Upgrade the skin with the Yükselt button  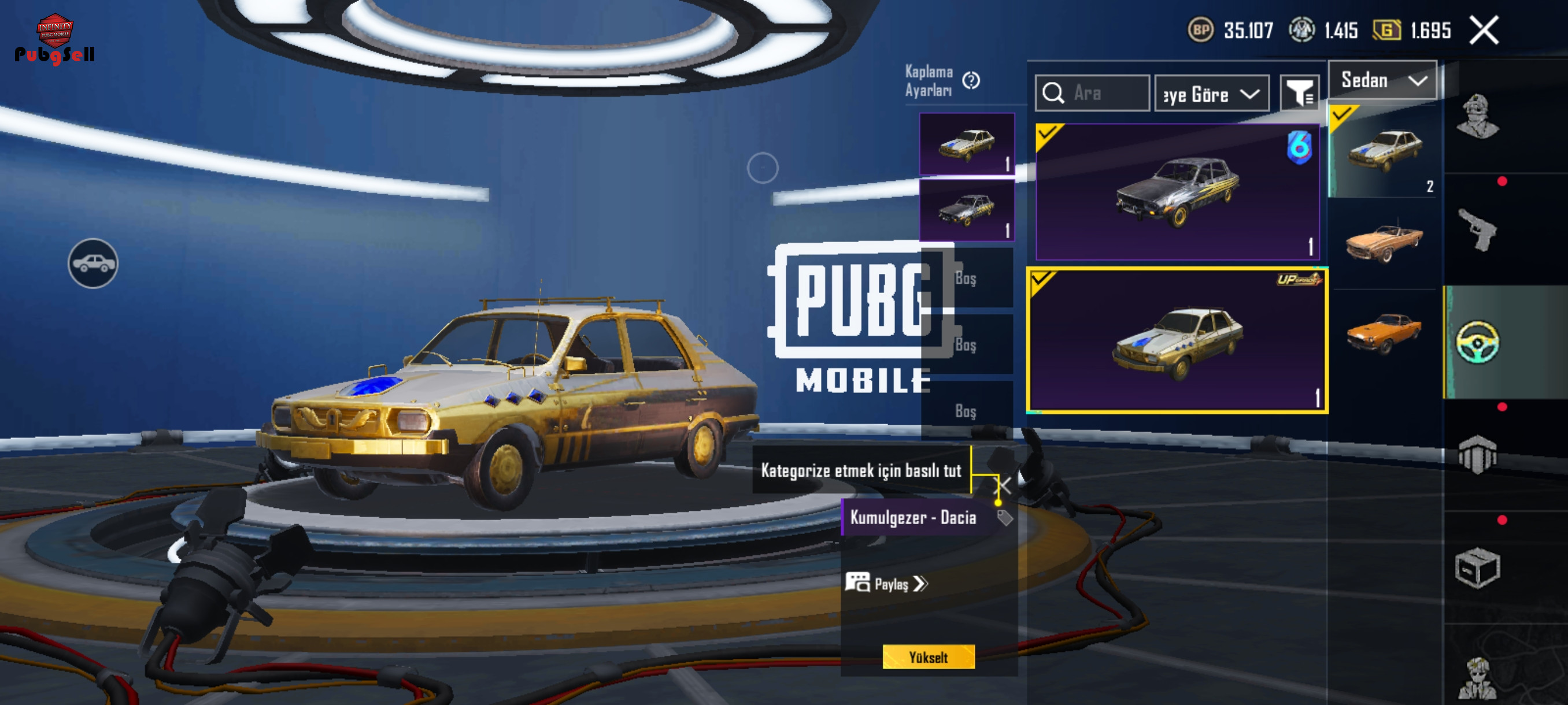coord(929,657)
